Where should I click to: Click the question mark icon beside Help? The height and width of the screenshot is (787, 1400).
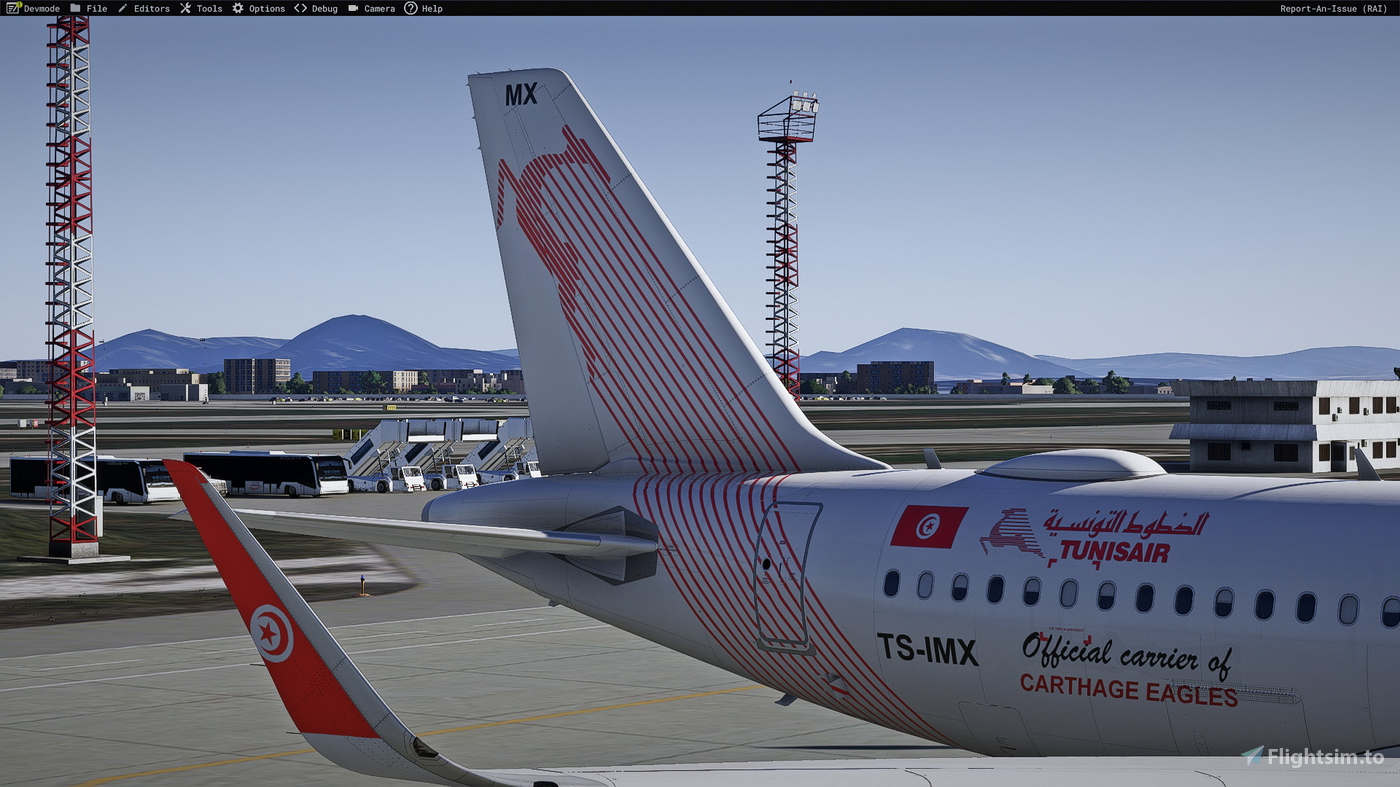coord(410,8)
